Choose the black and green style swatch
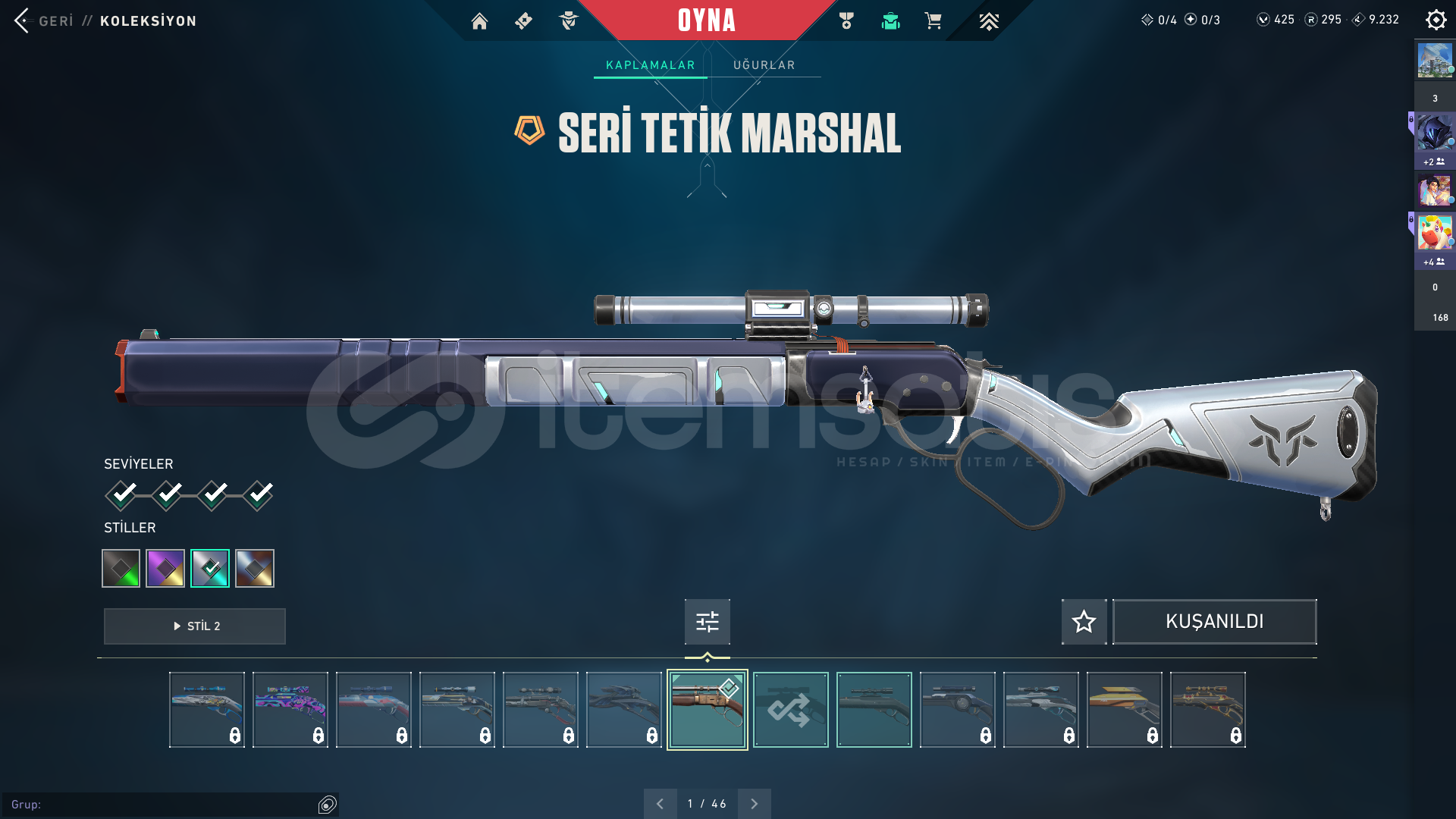 point(121,568)
